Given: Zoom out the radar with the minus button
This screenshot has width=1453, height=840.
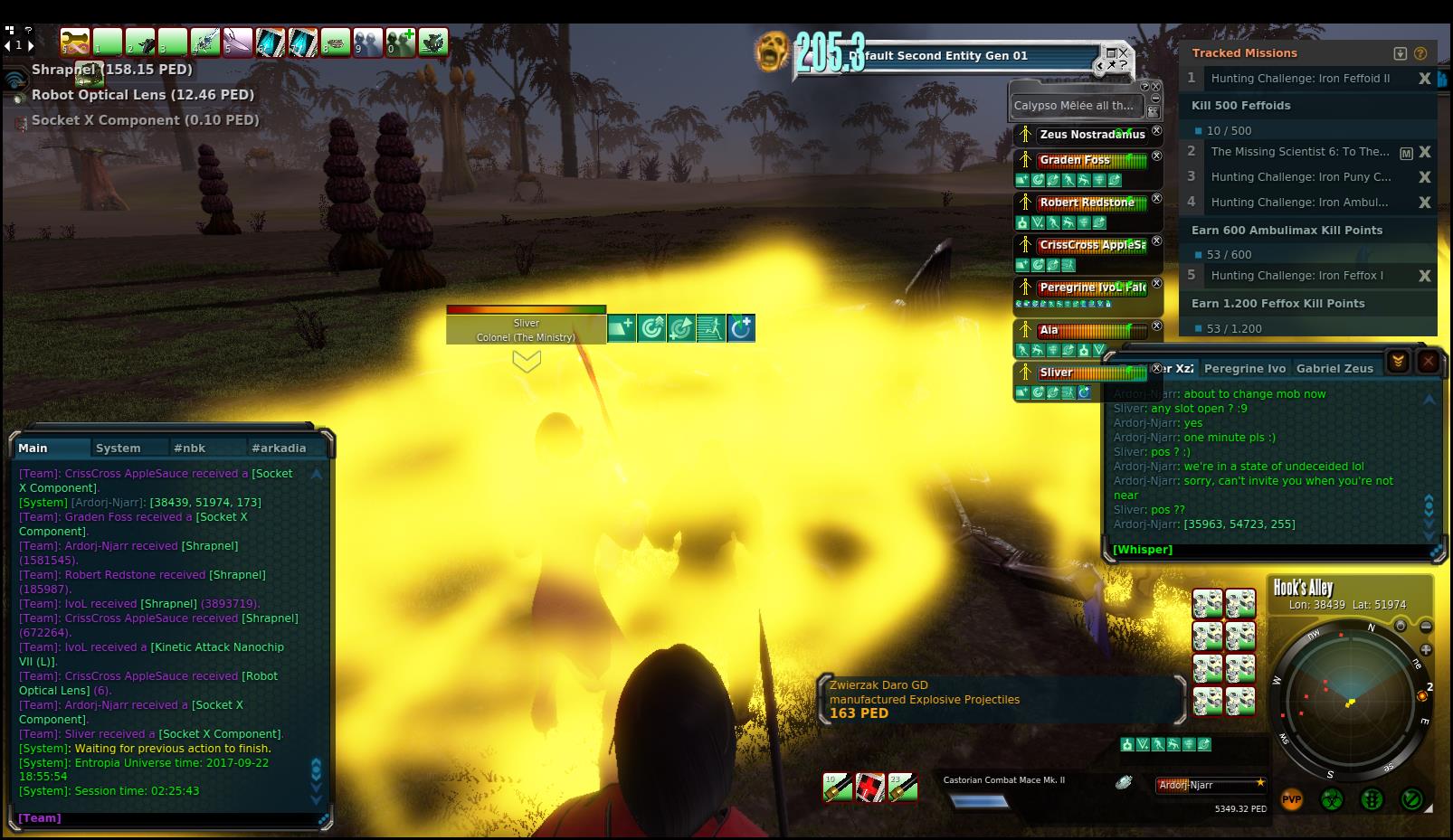Looking at the screenshot, I should pos(1426,626).
